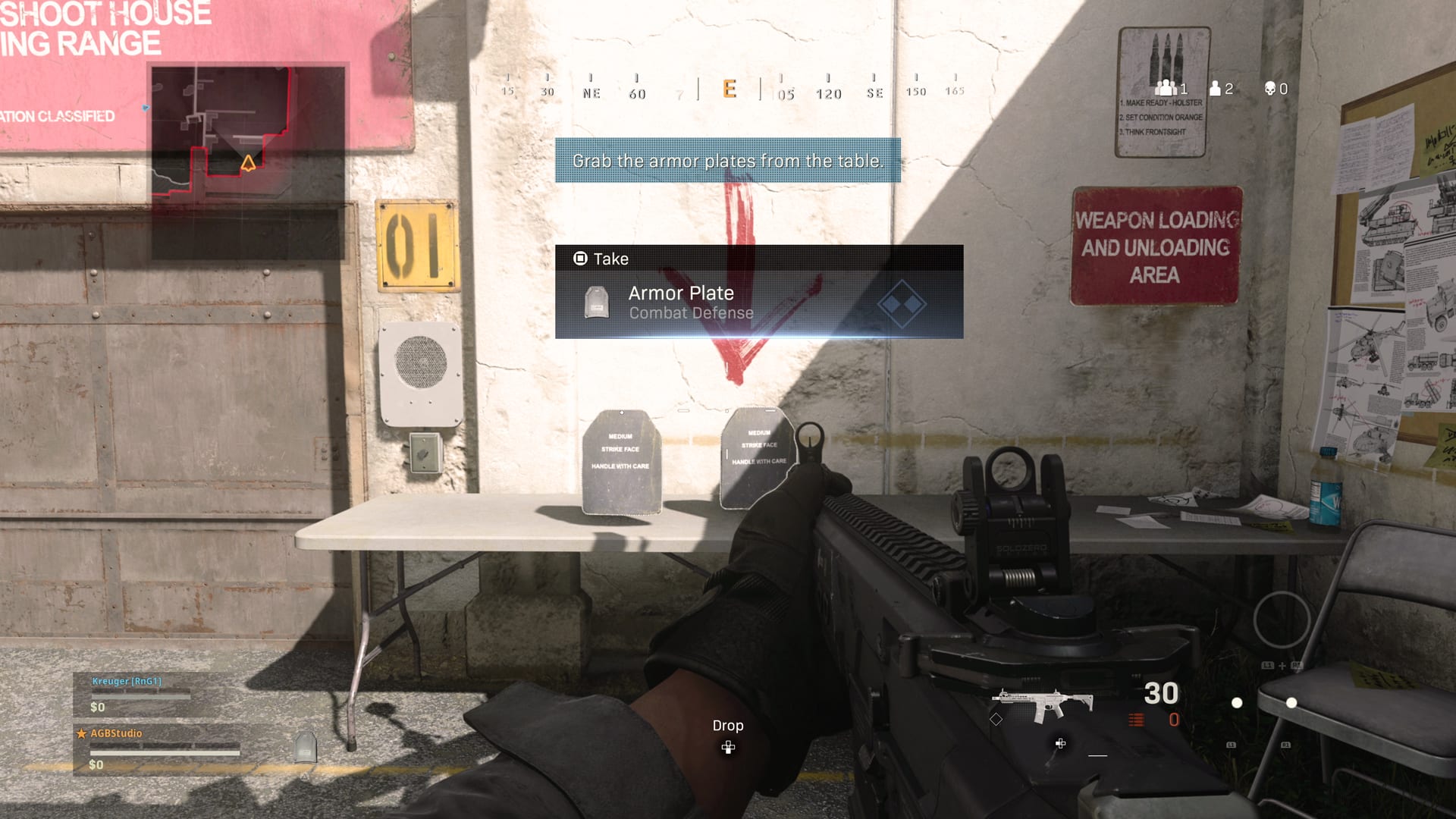
Task: Select the Armor Plate item icon in the Take prompt
Action: pos(597,302)
